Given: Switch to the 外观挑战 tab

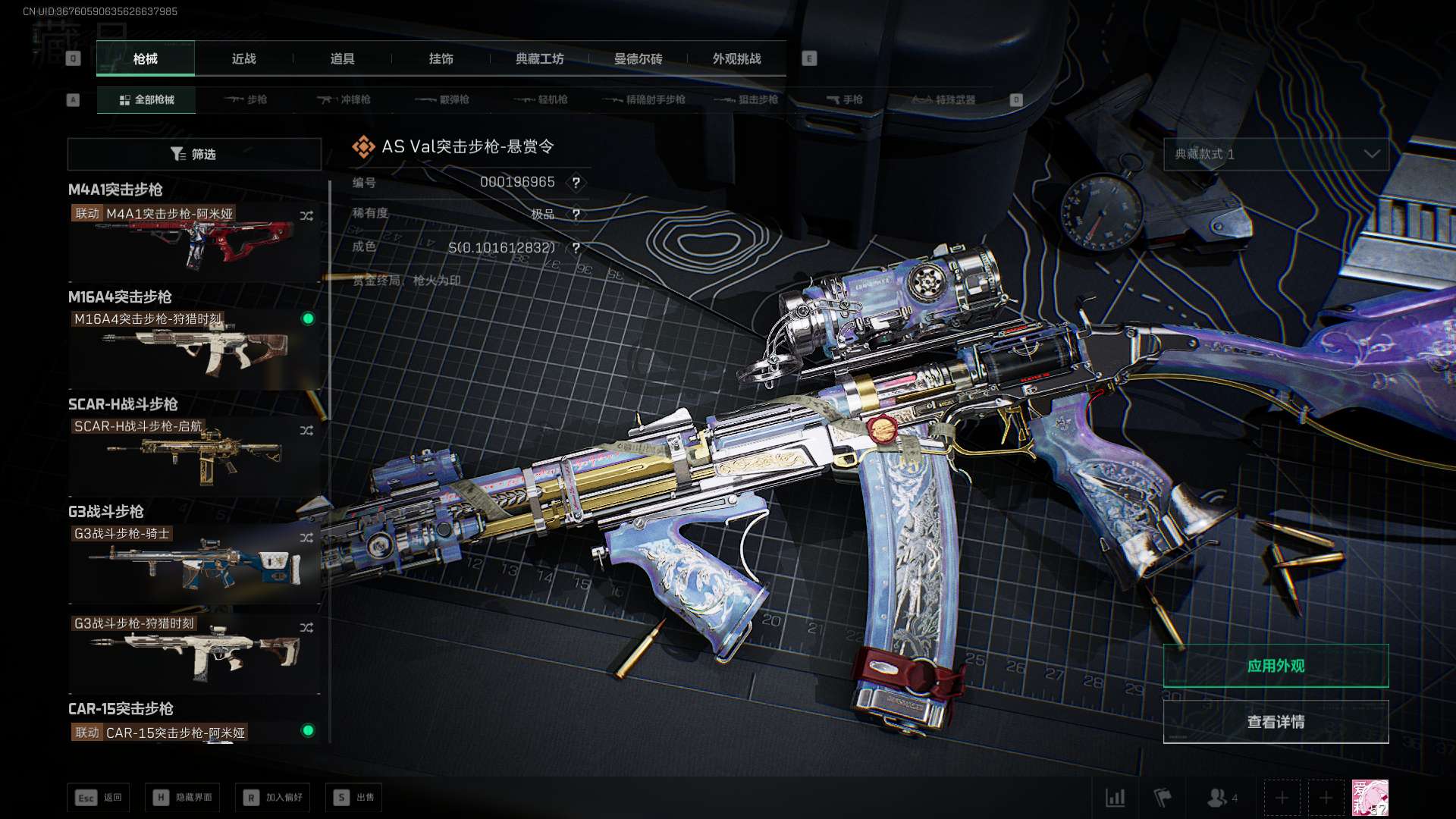Looking at the screenshot, I should pyautogui.click(x=736, y=58).
